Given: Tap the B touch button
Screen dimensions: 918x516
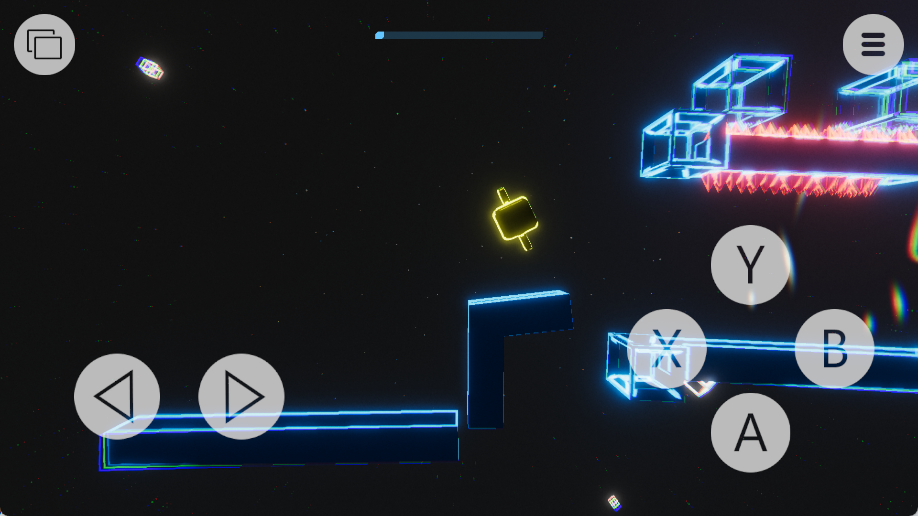Looking at the screenshot, I should click(x=834, y=349).
